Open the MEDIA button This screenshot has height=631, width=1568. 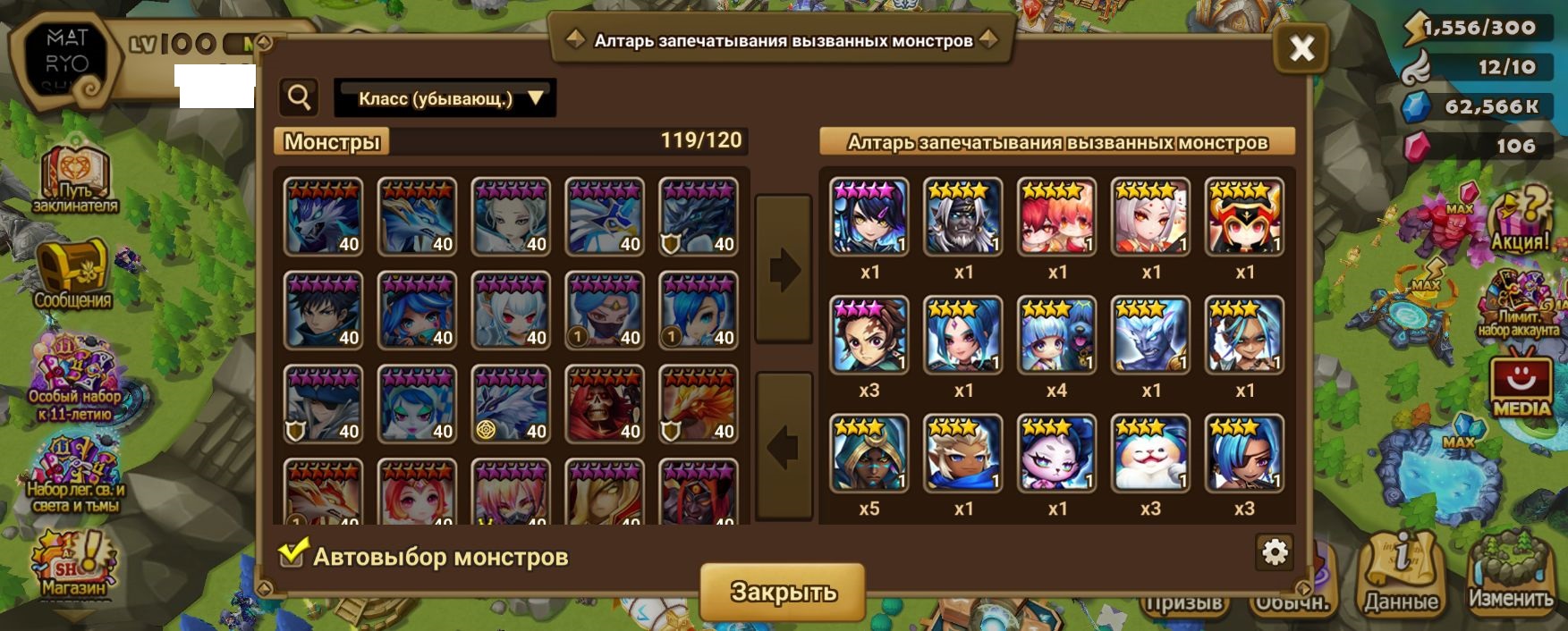pyautogui.click(x=1521, y=386)
